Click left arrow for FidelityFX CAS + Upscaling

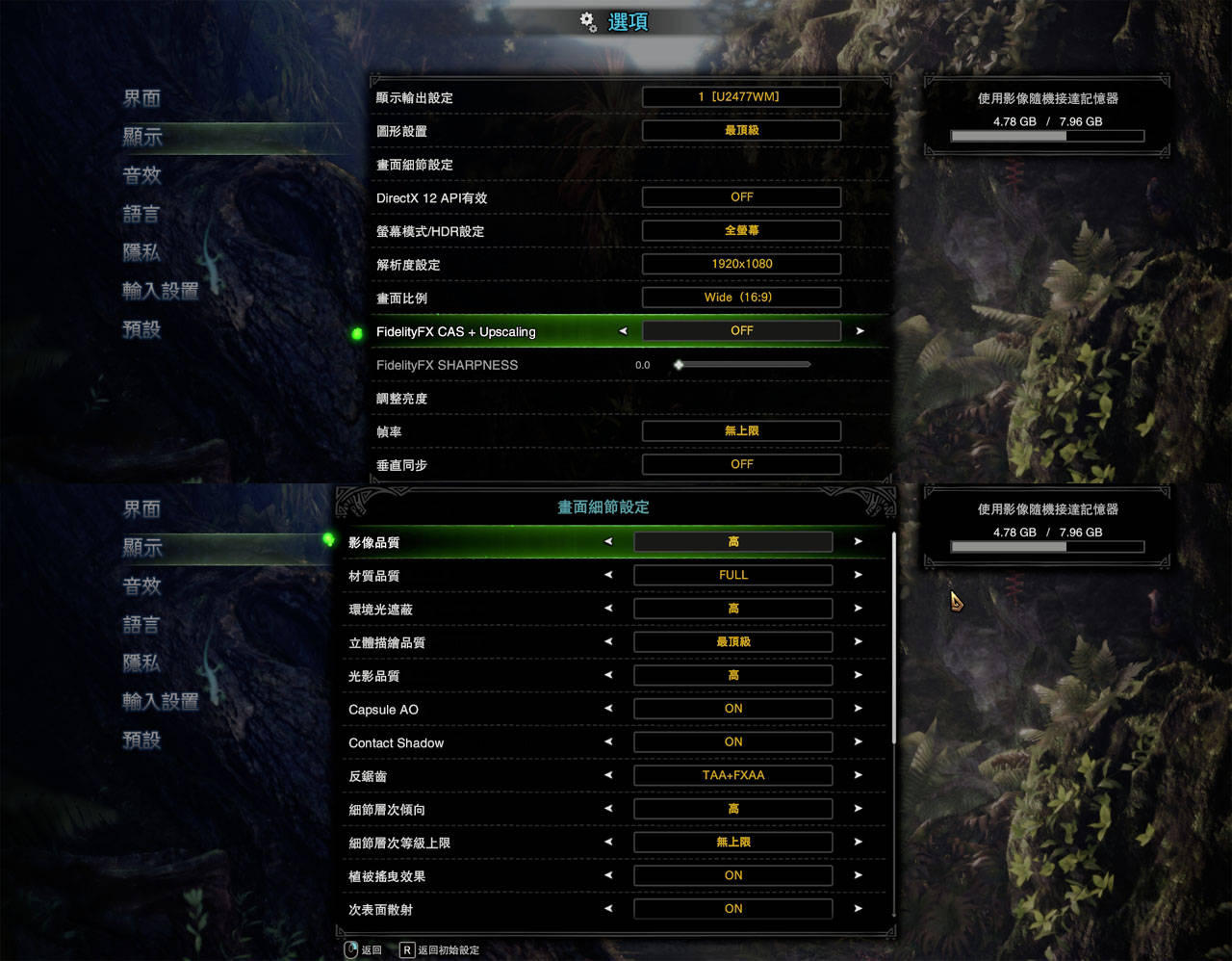623,331
